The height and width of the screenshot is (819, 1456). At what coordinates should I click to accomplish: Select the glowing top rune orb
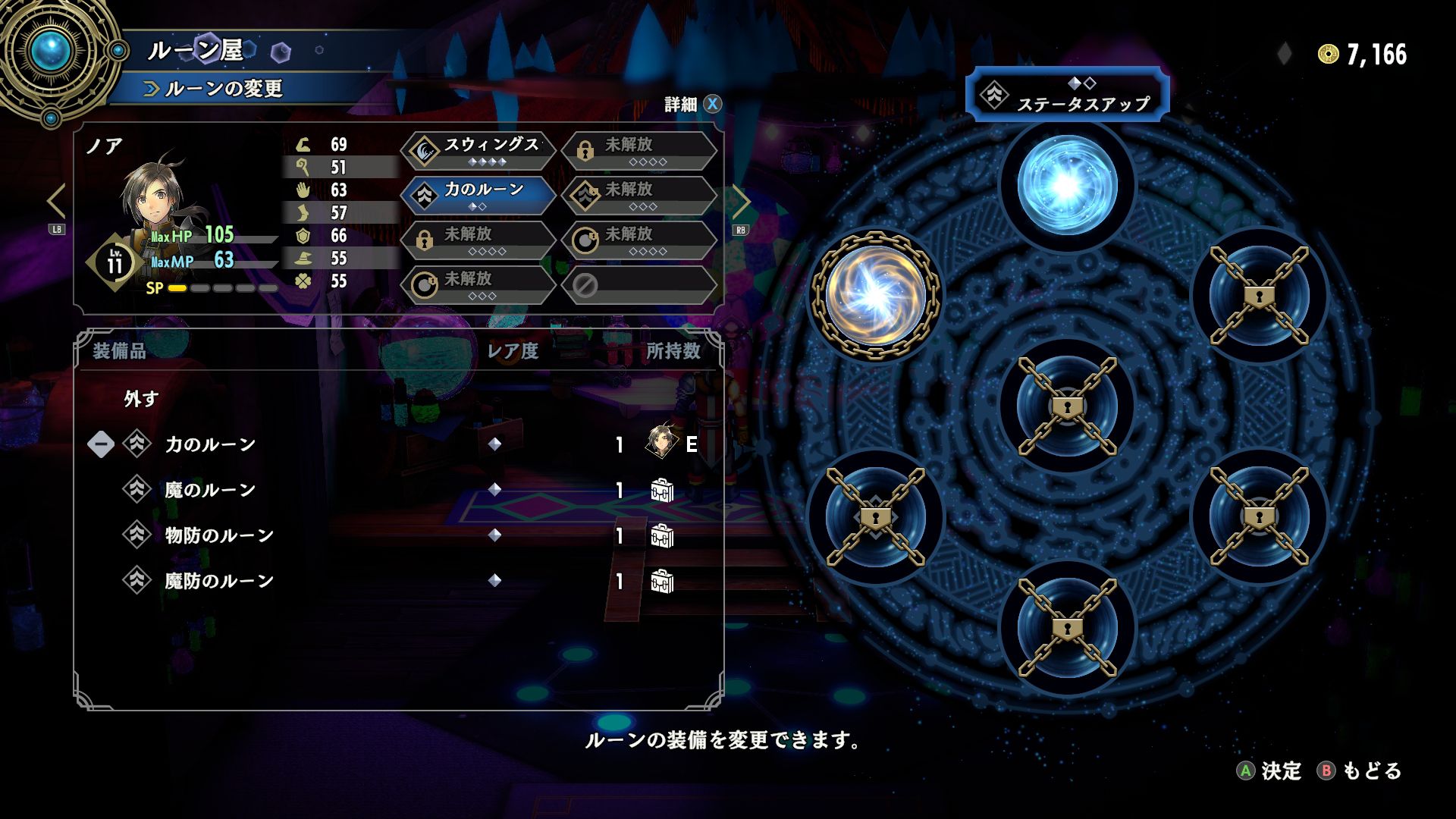coord(1066,184)
